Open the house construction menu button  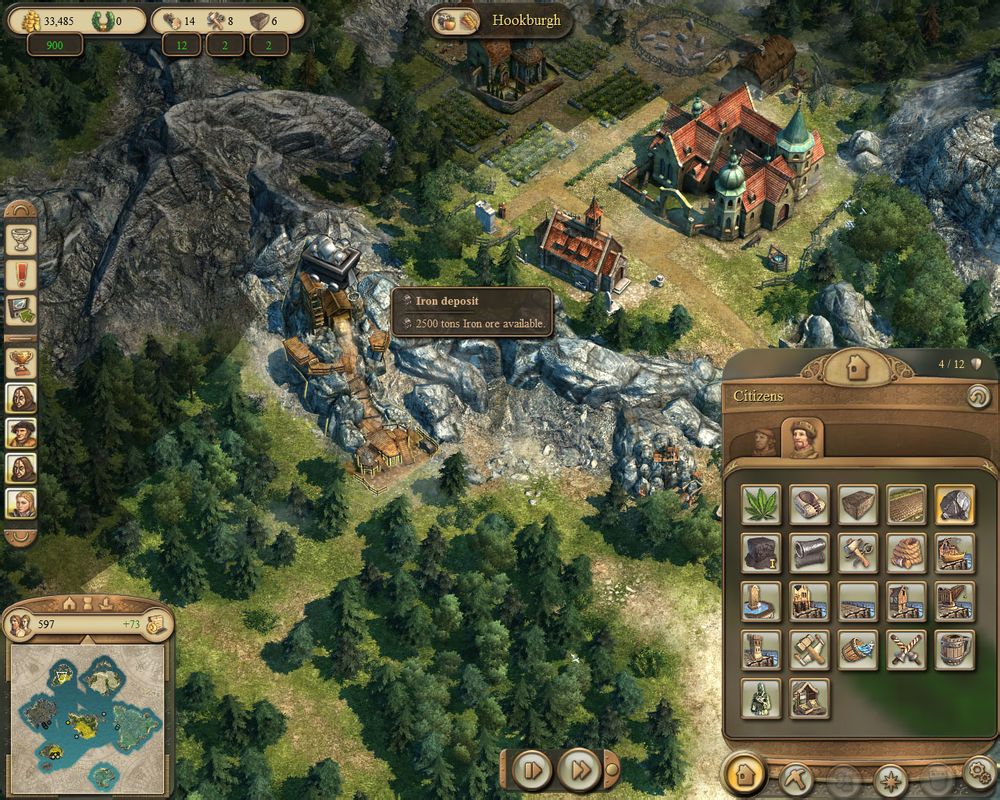tap(745, 775)
